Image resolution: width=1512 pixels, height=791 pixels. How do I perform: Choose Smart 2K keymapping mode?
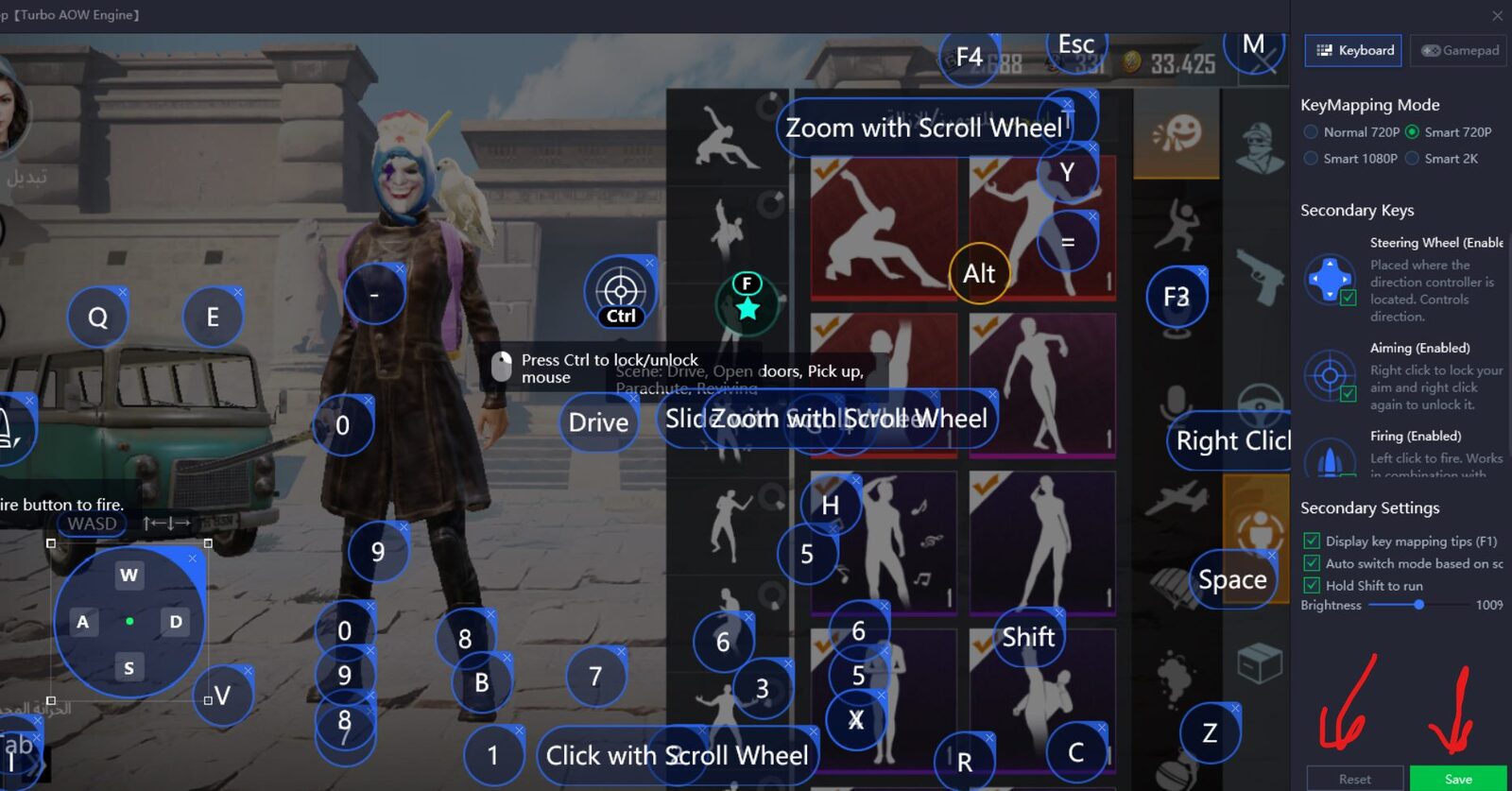1412,159
